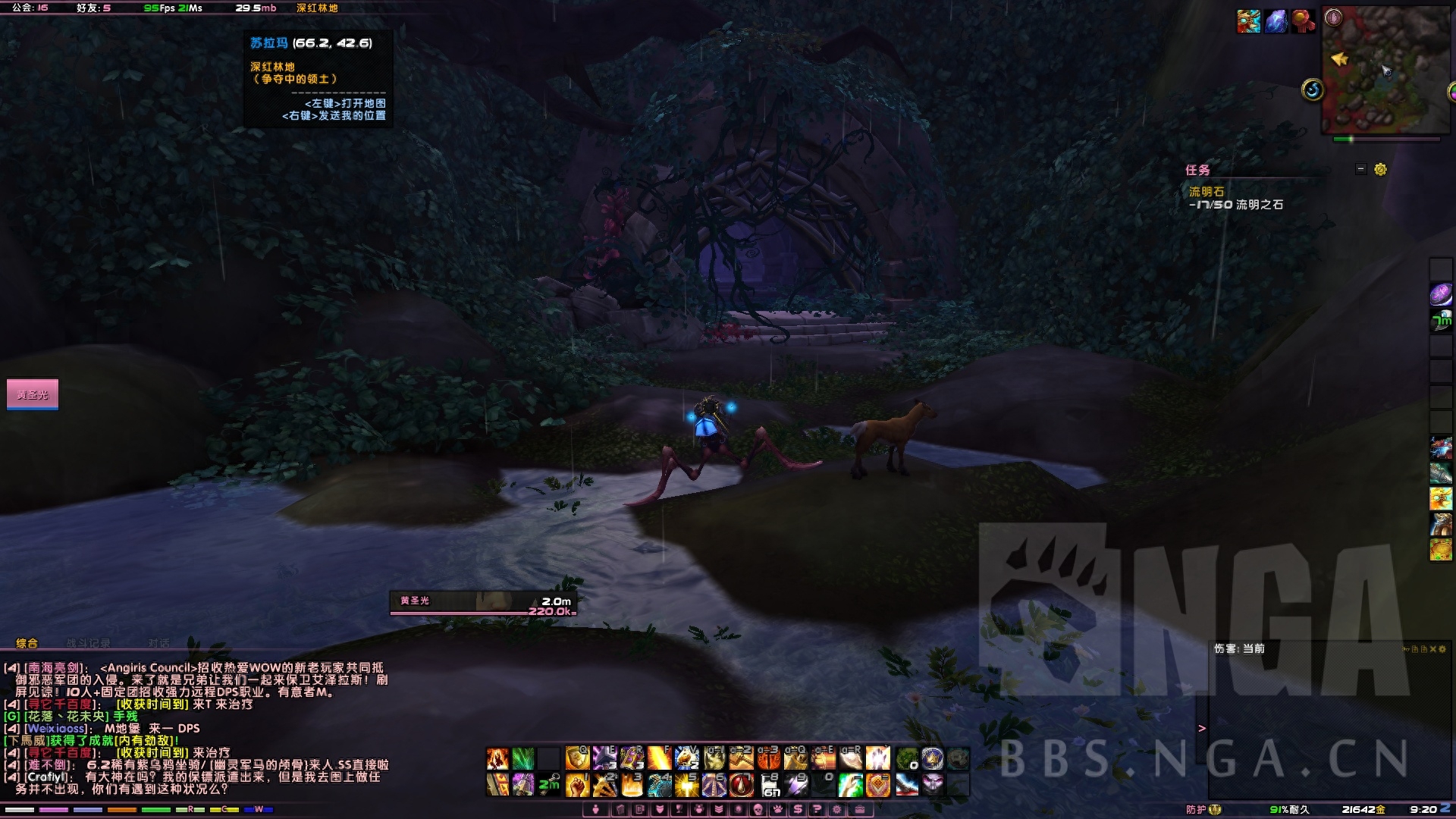The width and height of the screenshot is (1456, 819).
Task: Open the minimap of Suramar
Action: pos(1385,72)
